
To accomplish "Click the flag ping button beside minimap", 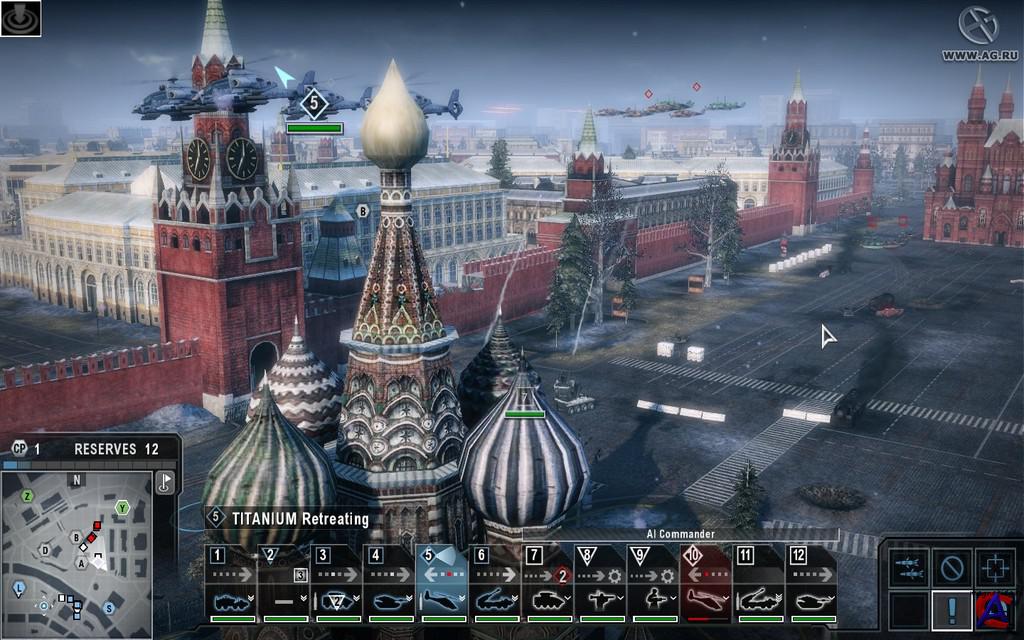I will coord(165,483).
